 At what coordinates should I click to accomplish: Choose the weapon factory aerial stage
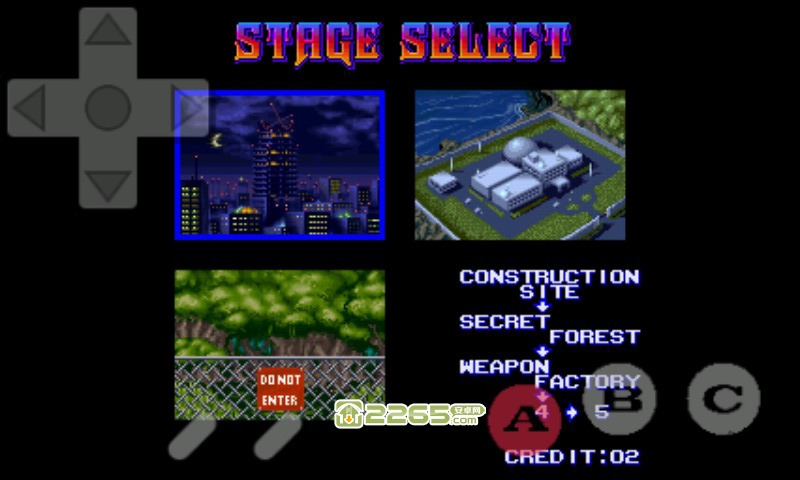520,165
